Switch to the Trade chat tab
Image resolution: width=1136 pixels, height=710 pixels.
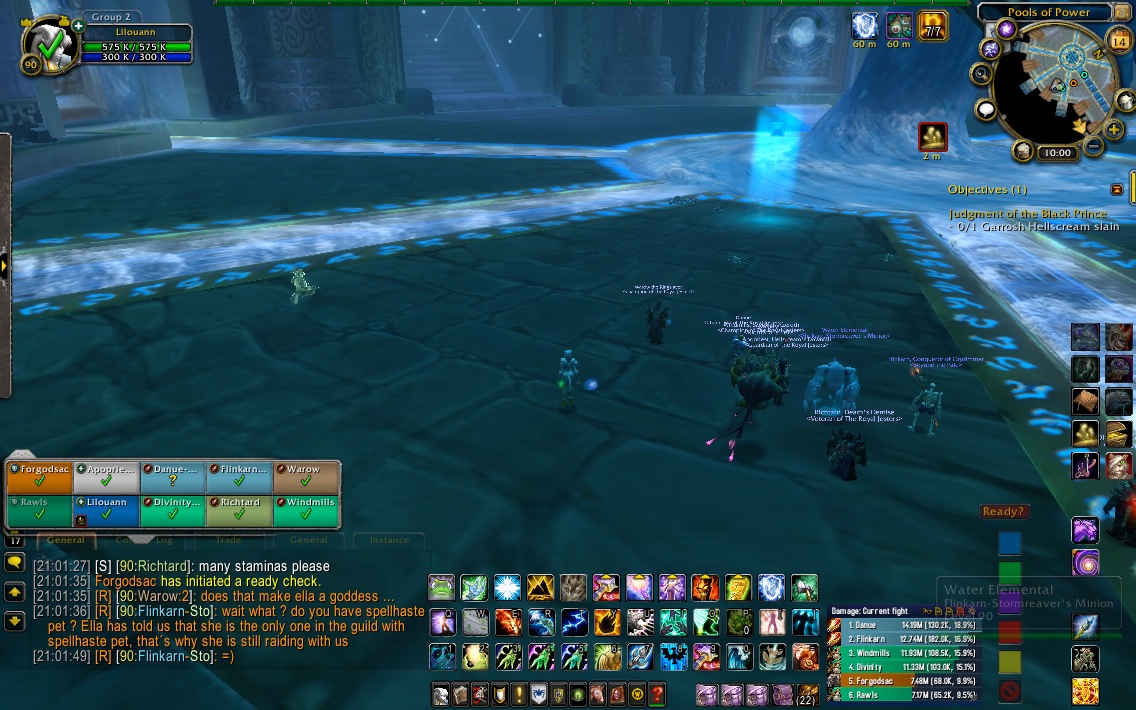click(x=228, y=540)
